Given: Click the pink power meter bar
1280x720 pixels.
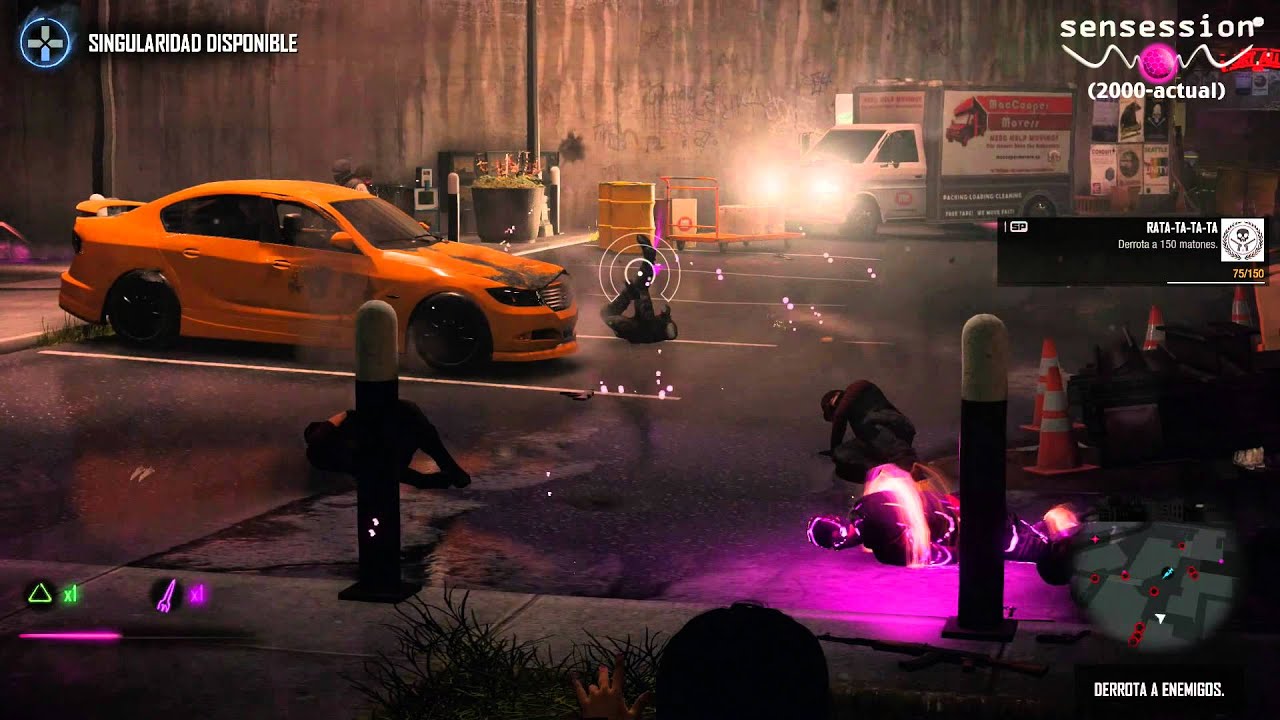Looking at the screenshot, I should [70, 635].
